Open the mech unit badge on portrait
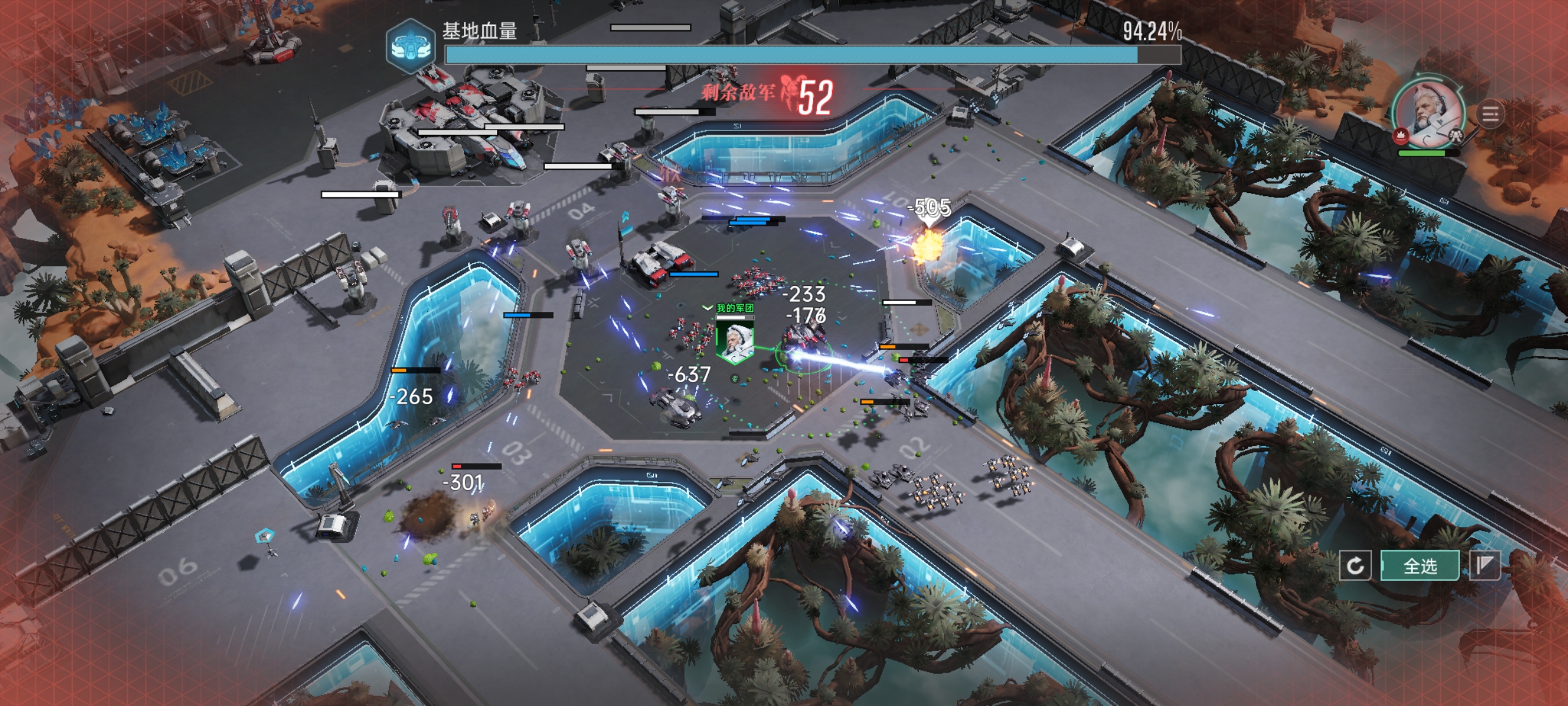This screenshot has width=1568, height=706. [x=1455, y=135]
